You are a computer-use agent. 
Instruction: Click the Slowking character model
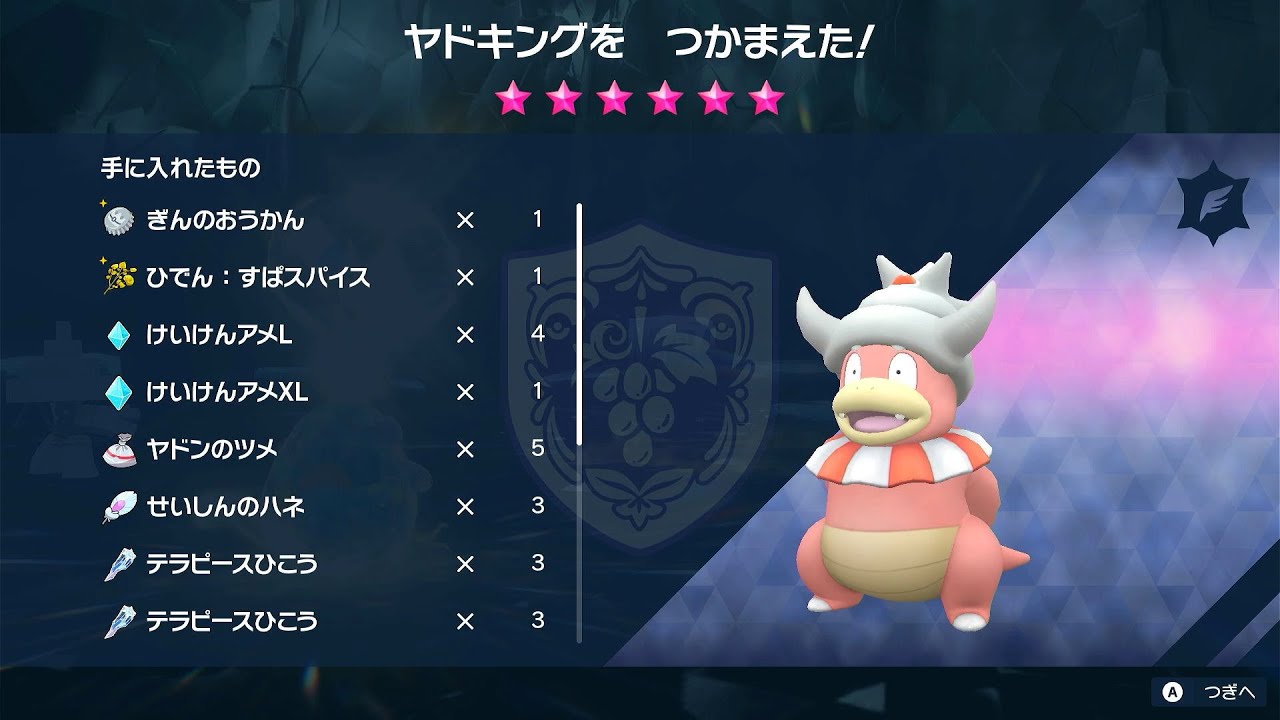point(900,470)
